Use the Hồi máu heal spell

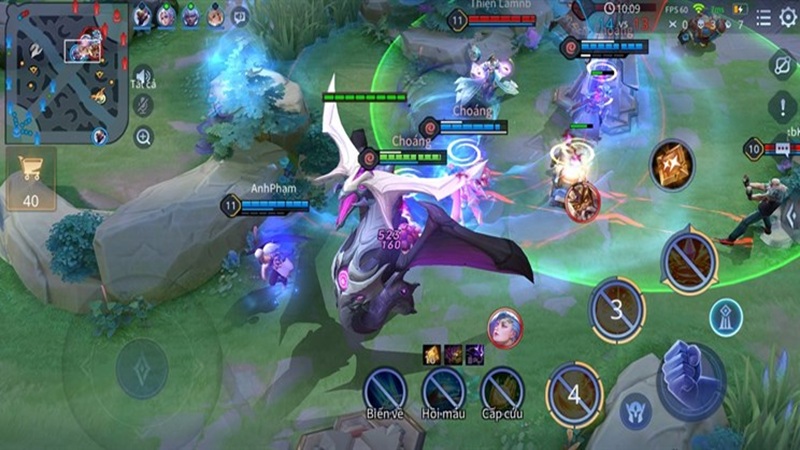coord(443,388)
